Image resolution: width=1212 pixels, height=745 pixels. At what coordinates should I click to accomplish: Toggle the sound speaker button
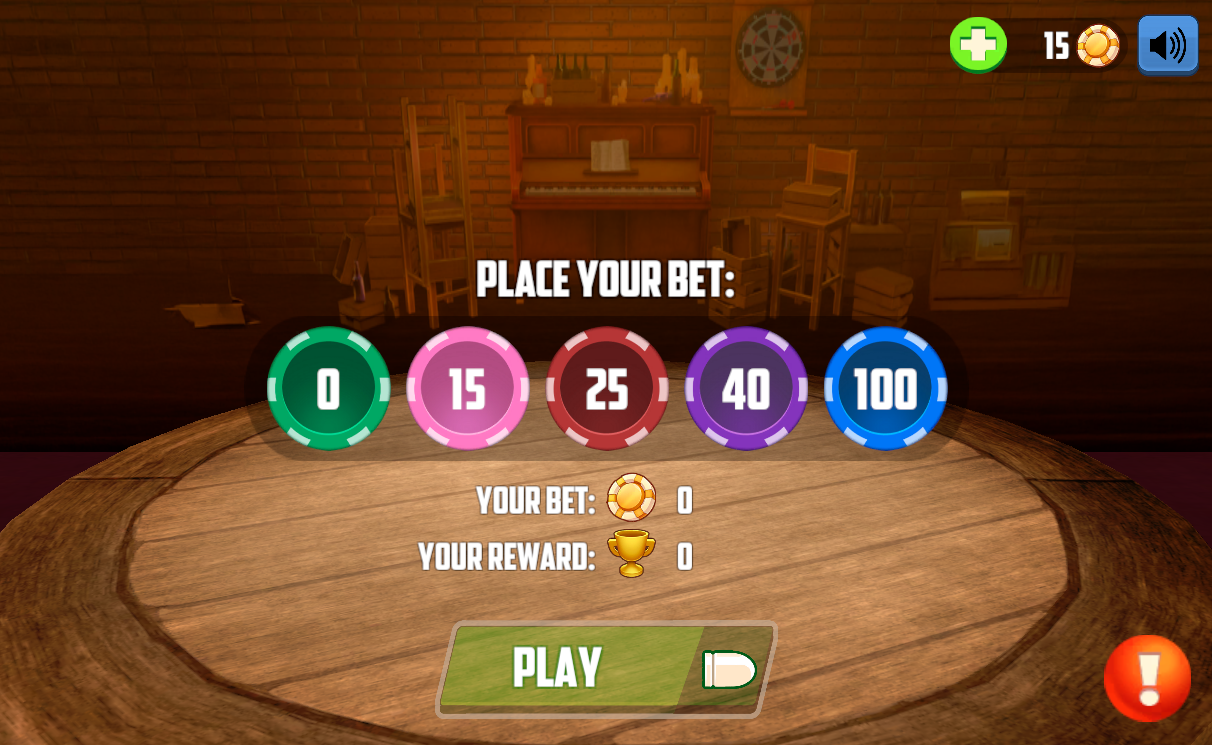click(1167, 45)
